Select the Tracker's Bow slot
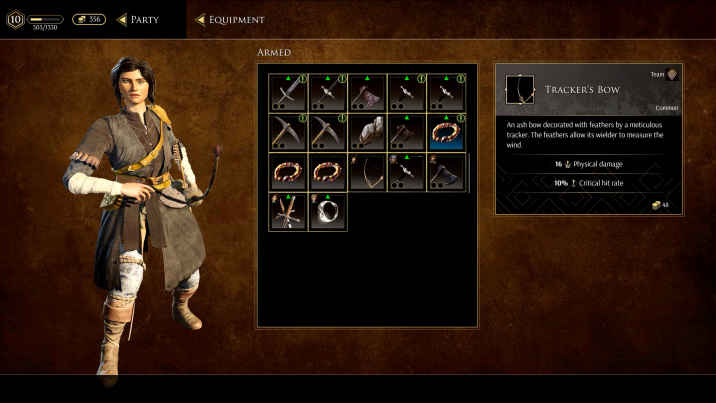Screen dimensions: 716x403 click(368, 171)
